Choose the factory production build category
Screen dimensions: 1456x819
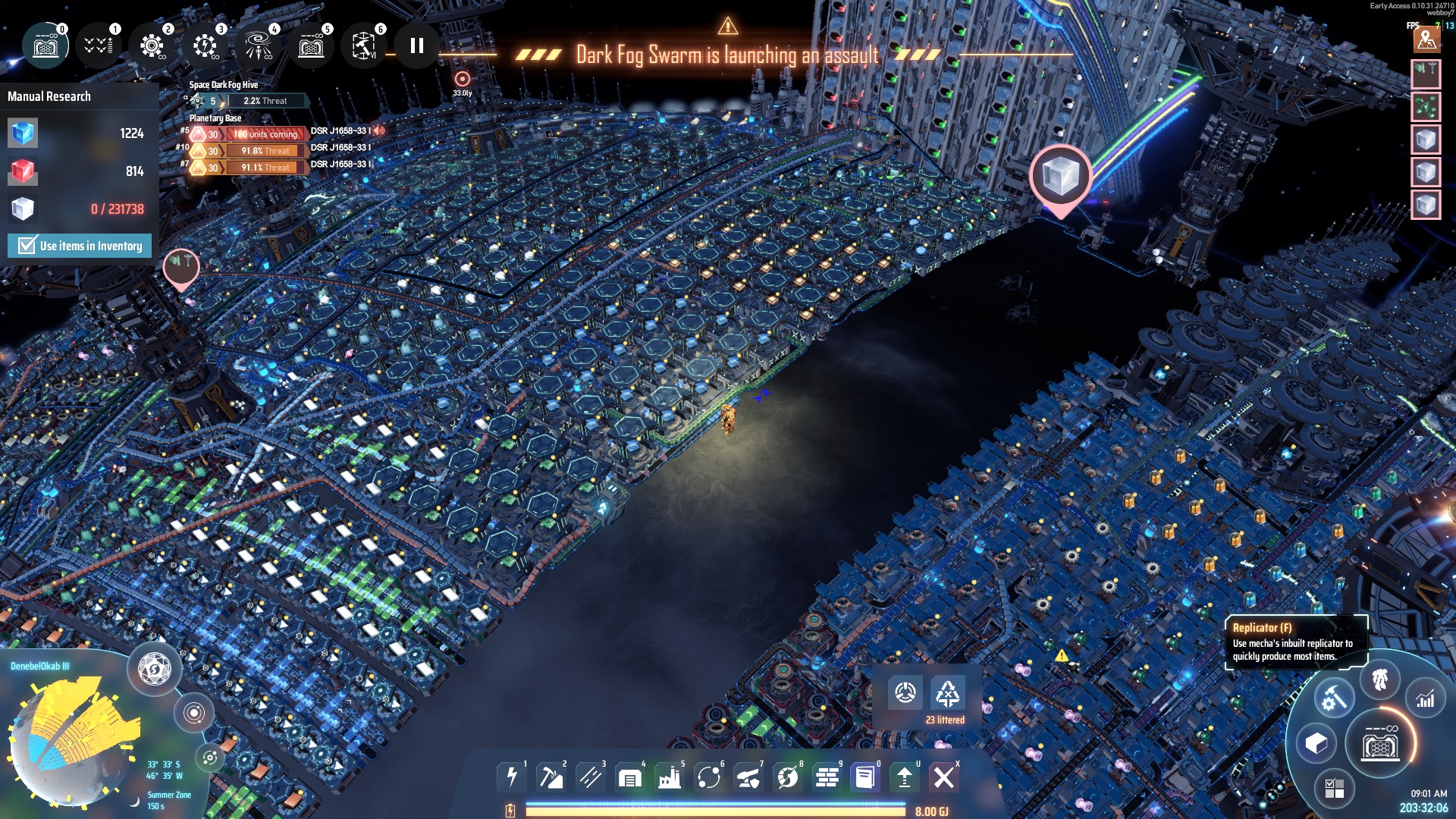[670, 777]
